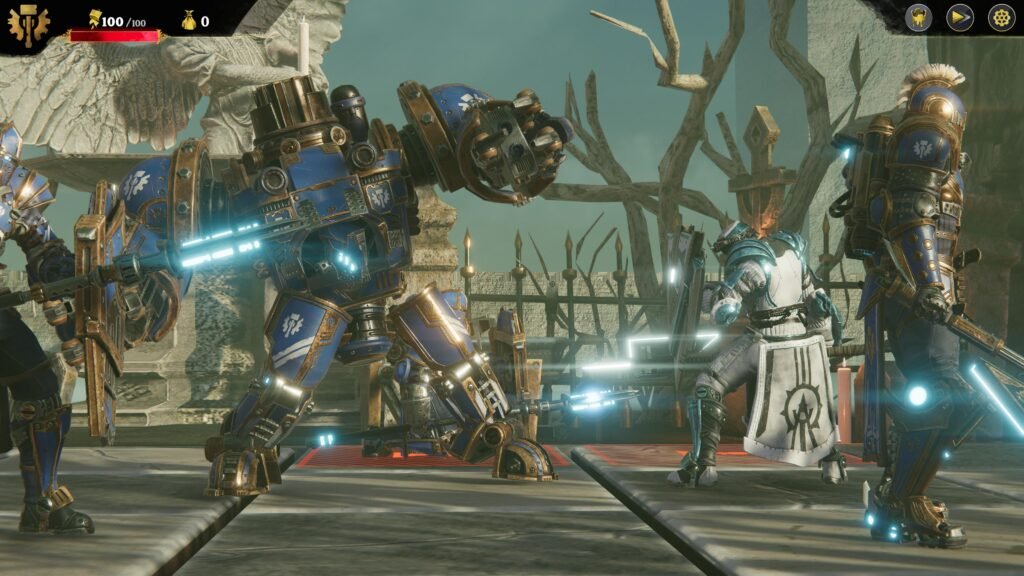
Task: Click the yellow play arrow button
Action: click(x=960, y=18)
